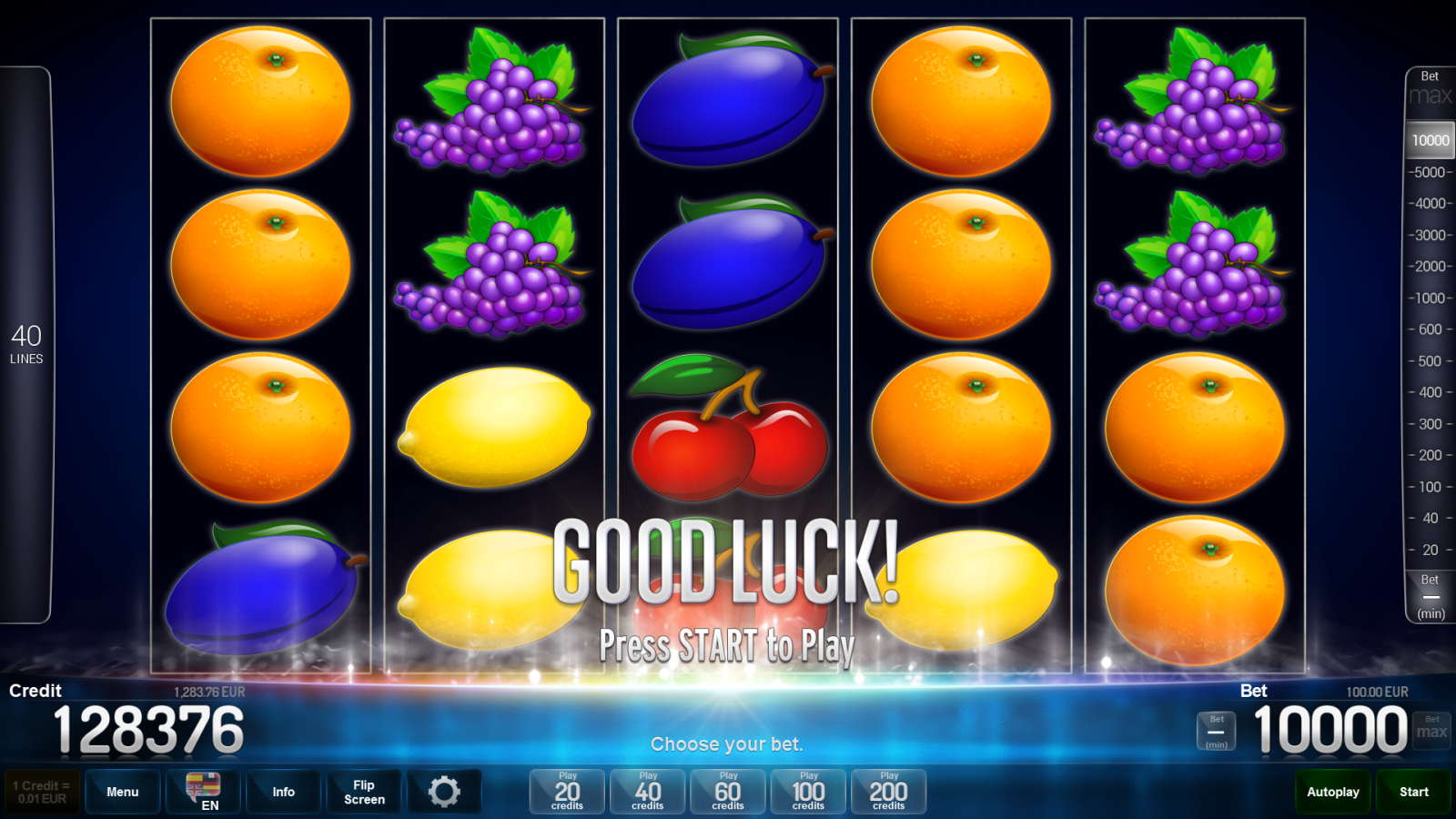The height and width of the screenshot is (819, 1456).
Task: Select Play 100 credits bet option
Action: [x=807, y=792]
